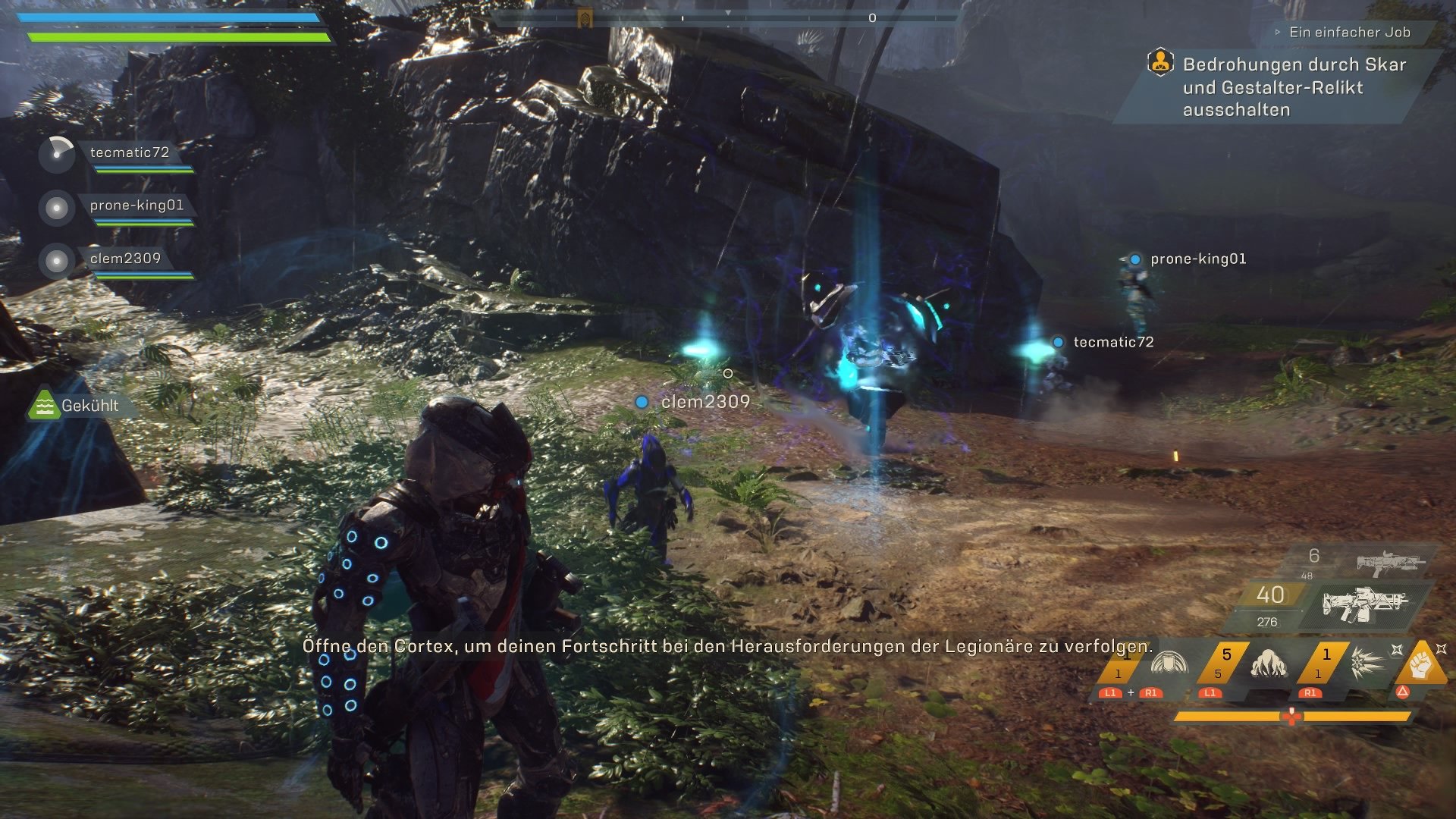1456x819 pixels.
Task: Select squad member prone-king01 in squad list
Action: (136, 206)
